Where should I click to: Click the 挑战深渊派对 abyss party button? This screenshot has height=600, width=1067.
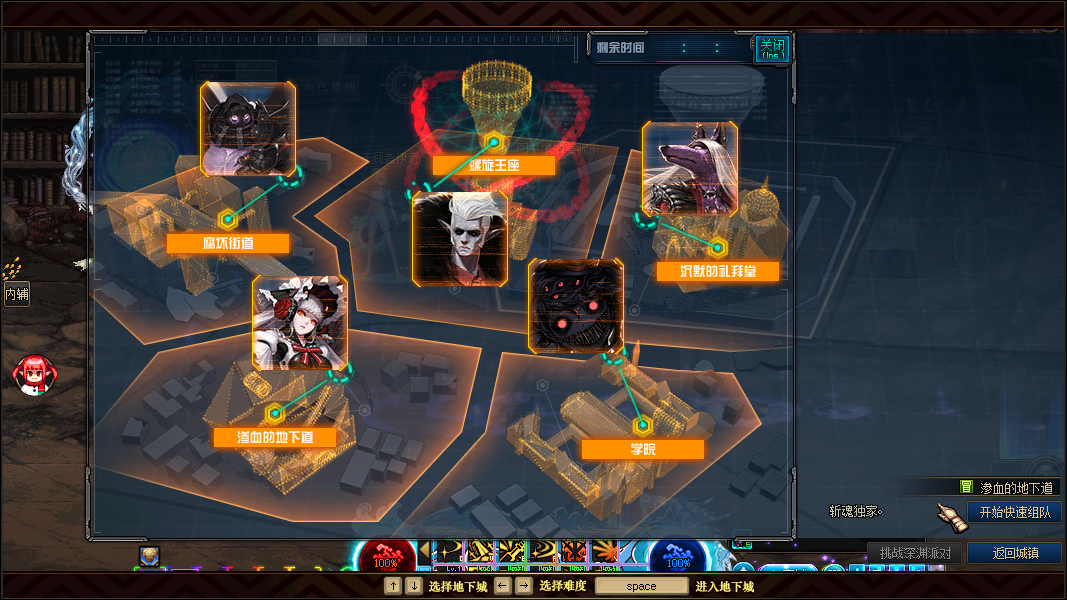(914, 553)
